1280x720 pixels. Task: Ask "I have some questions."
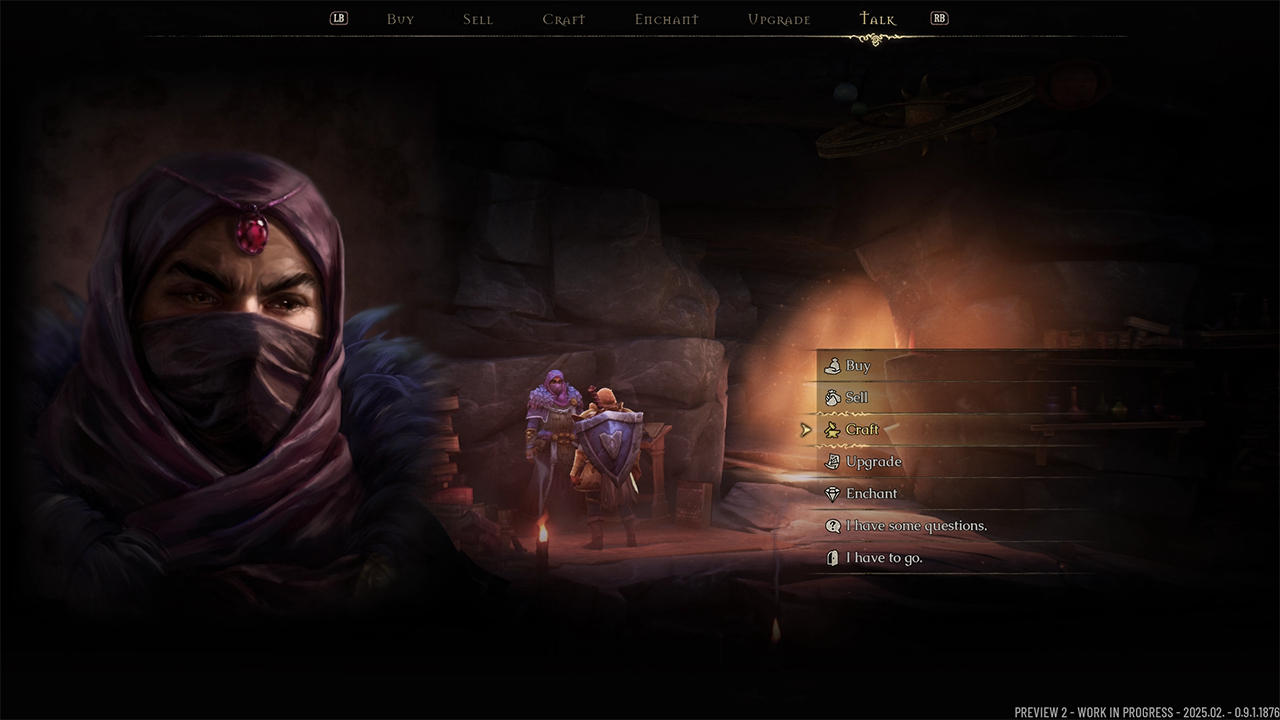[x=916, y=526]
